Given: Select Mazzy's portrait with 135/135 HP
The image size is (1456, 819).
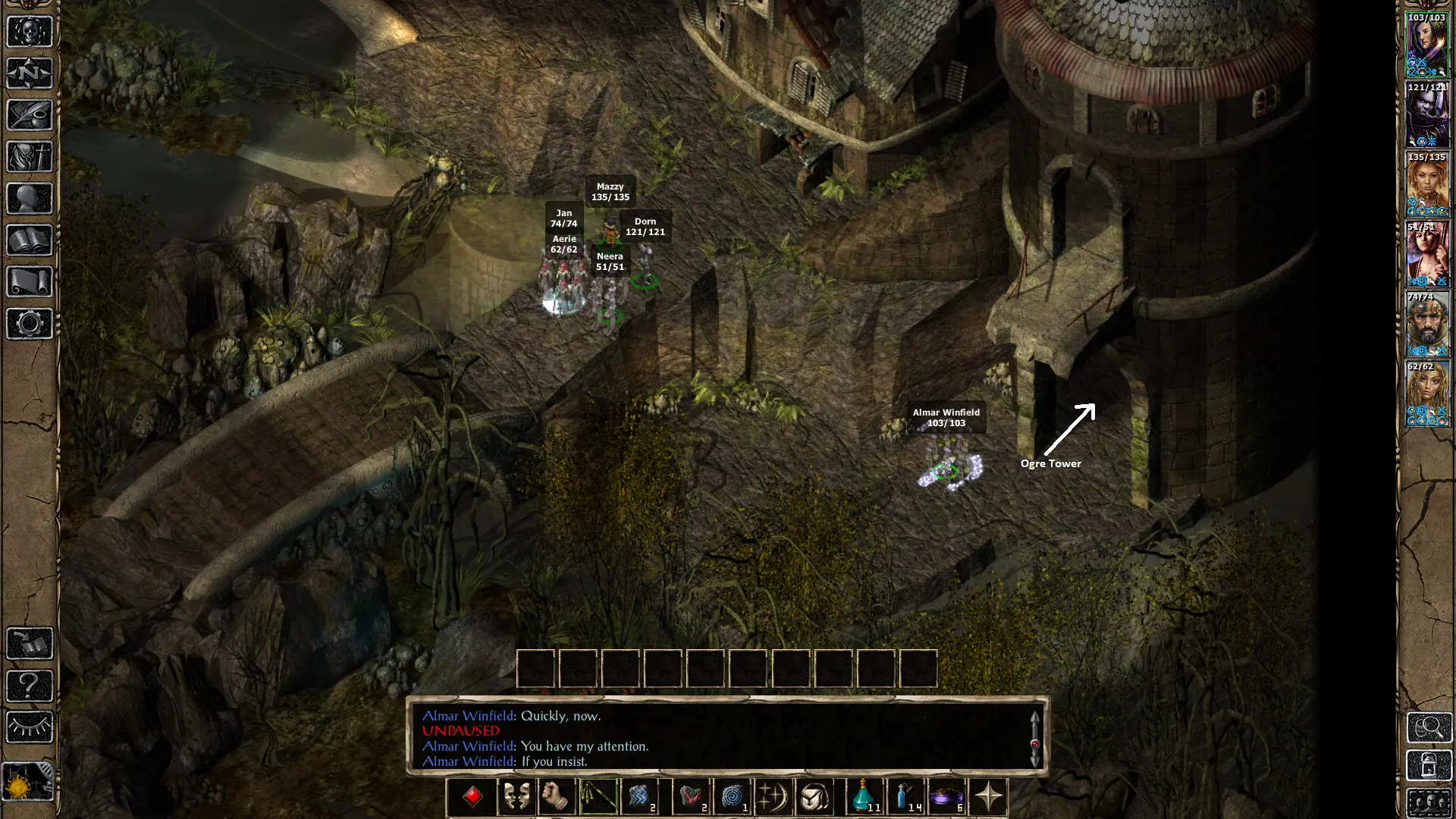Looking at the screenshot, I should (1427, 184).
